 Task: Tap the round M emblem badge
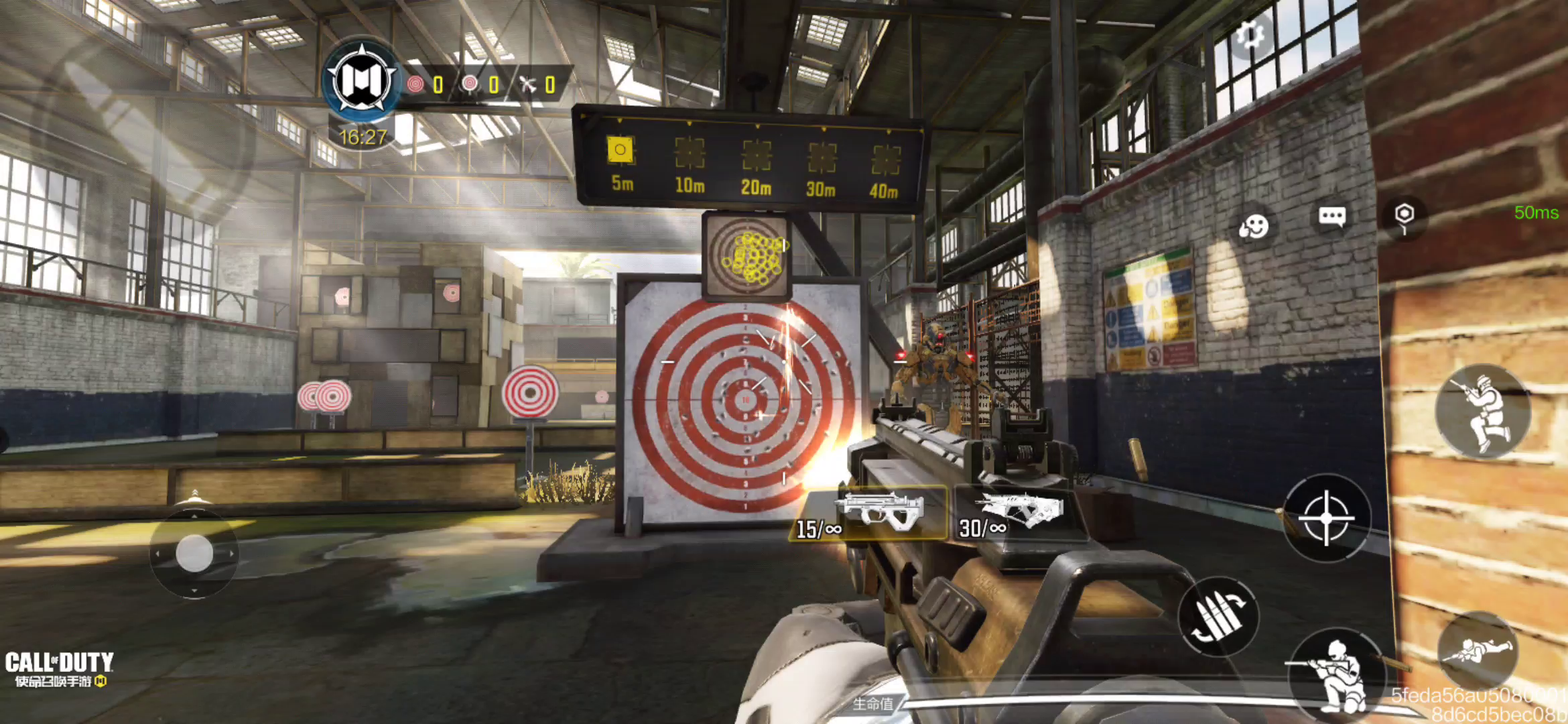tap(362, 80)
